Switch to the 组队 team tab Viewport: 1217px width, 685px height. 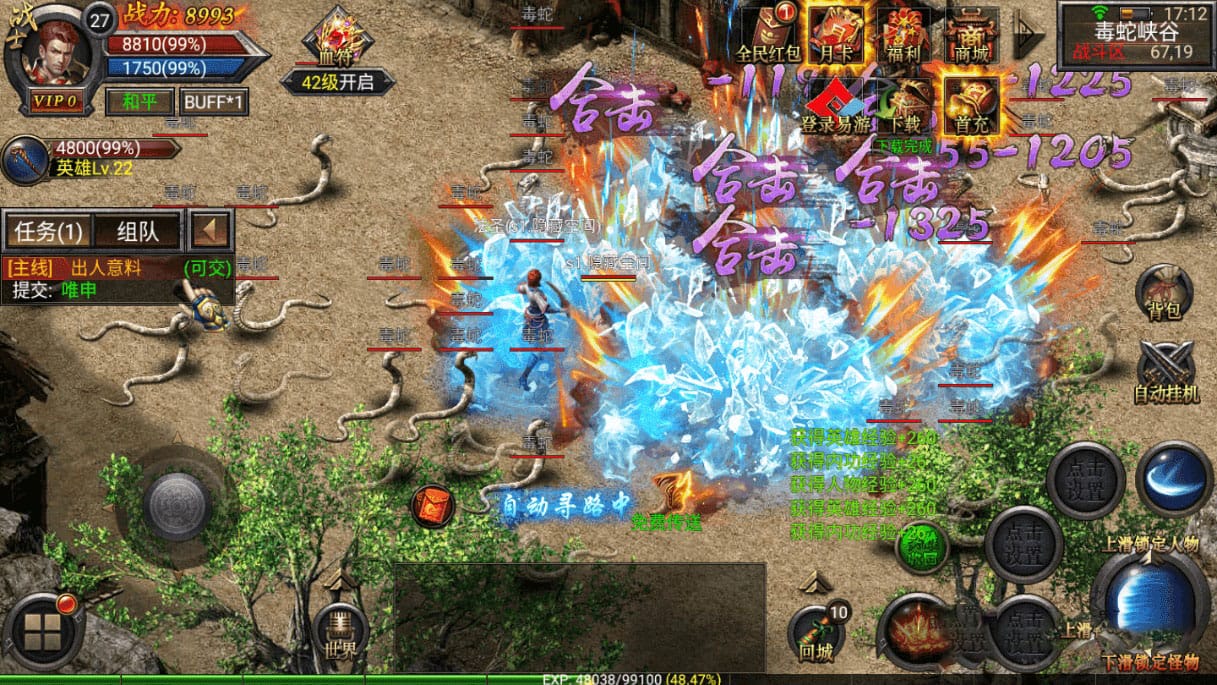138,231
